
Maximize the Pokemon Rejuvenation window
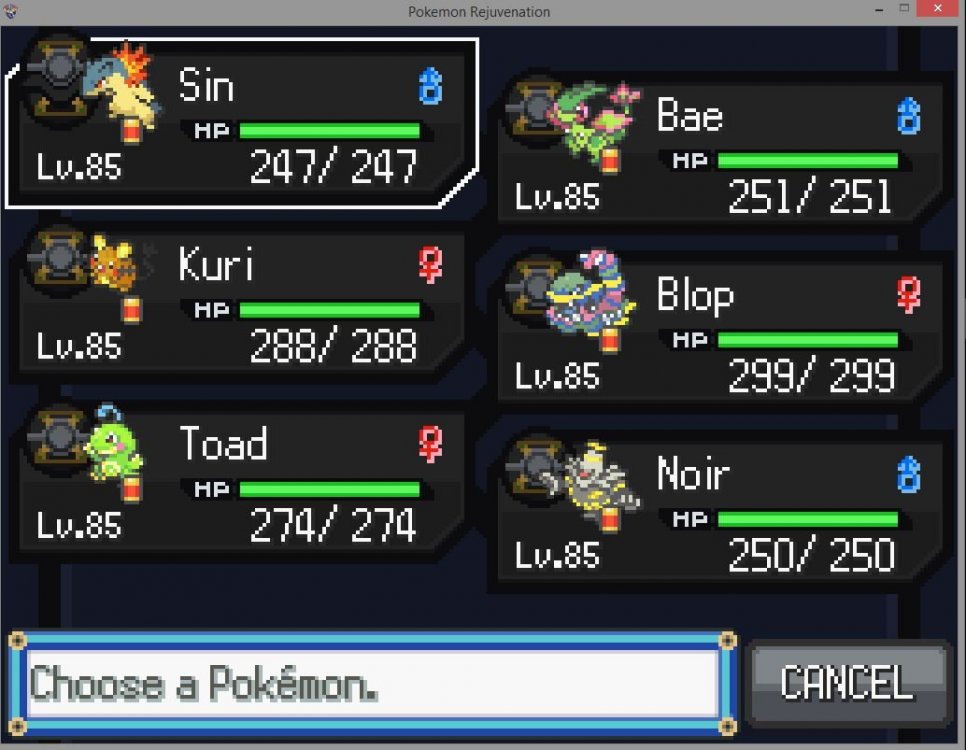[x=905, y=10]
